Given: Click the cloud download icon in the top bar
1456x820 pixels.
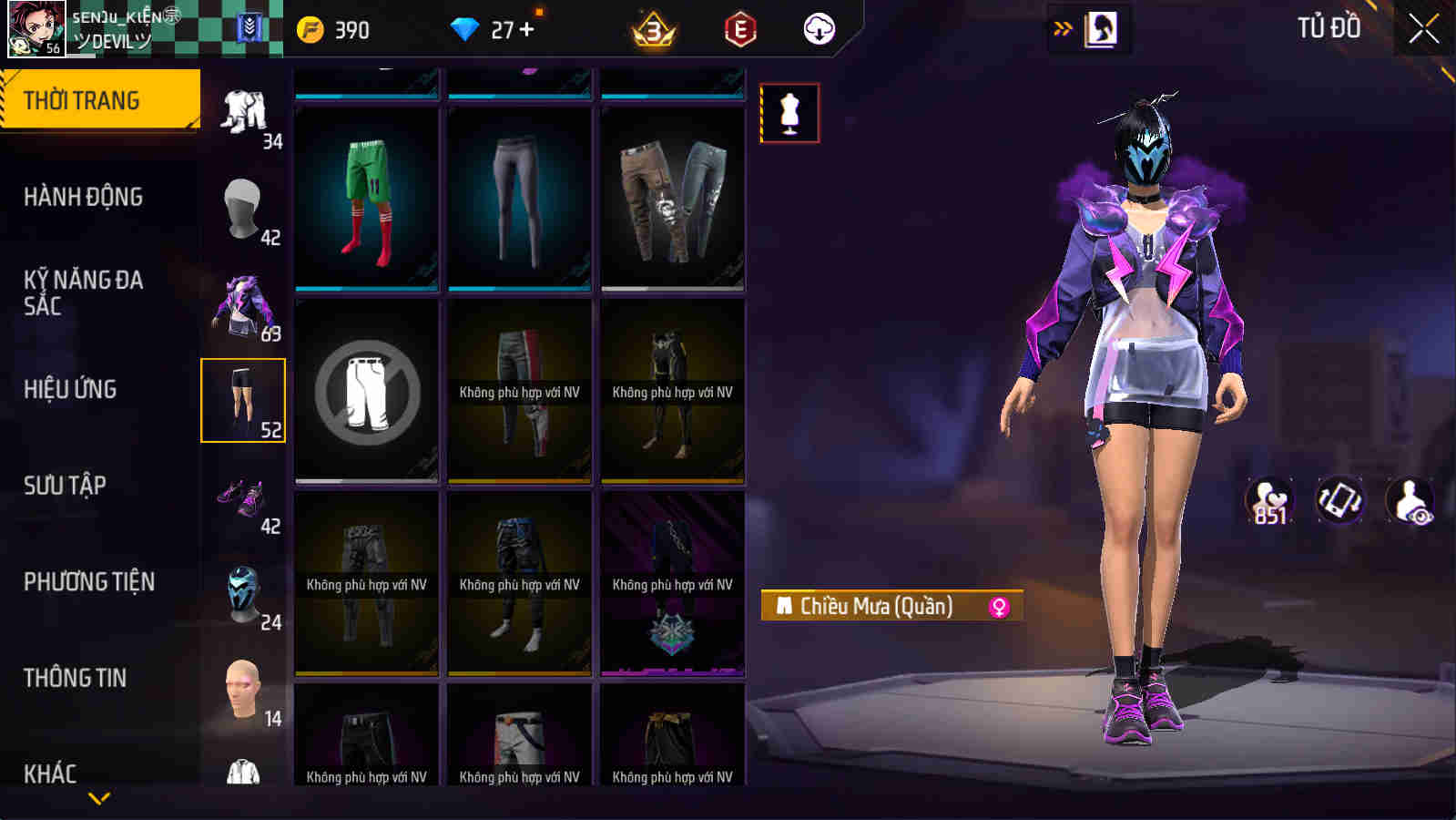Looking at the screenshot, I should tap(819, 29).
